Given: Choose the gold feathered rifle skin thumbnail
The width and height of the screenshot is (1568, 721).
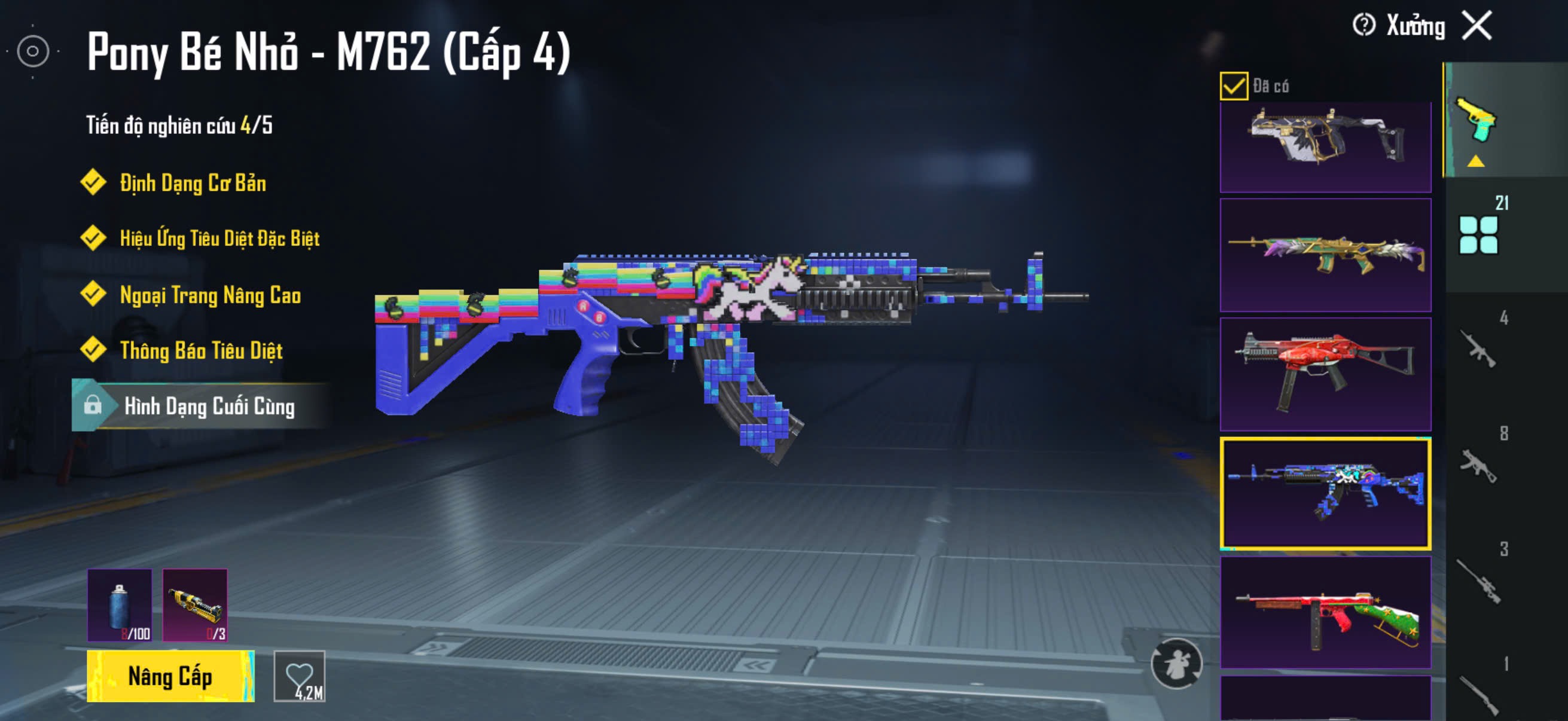Looking at the screenshot, I should tap(1325, 254).
